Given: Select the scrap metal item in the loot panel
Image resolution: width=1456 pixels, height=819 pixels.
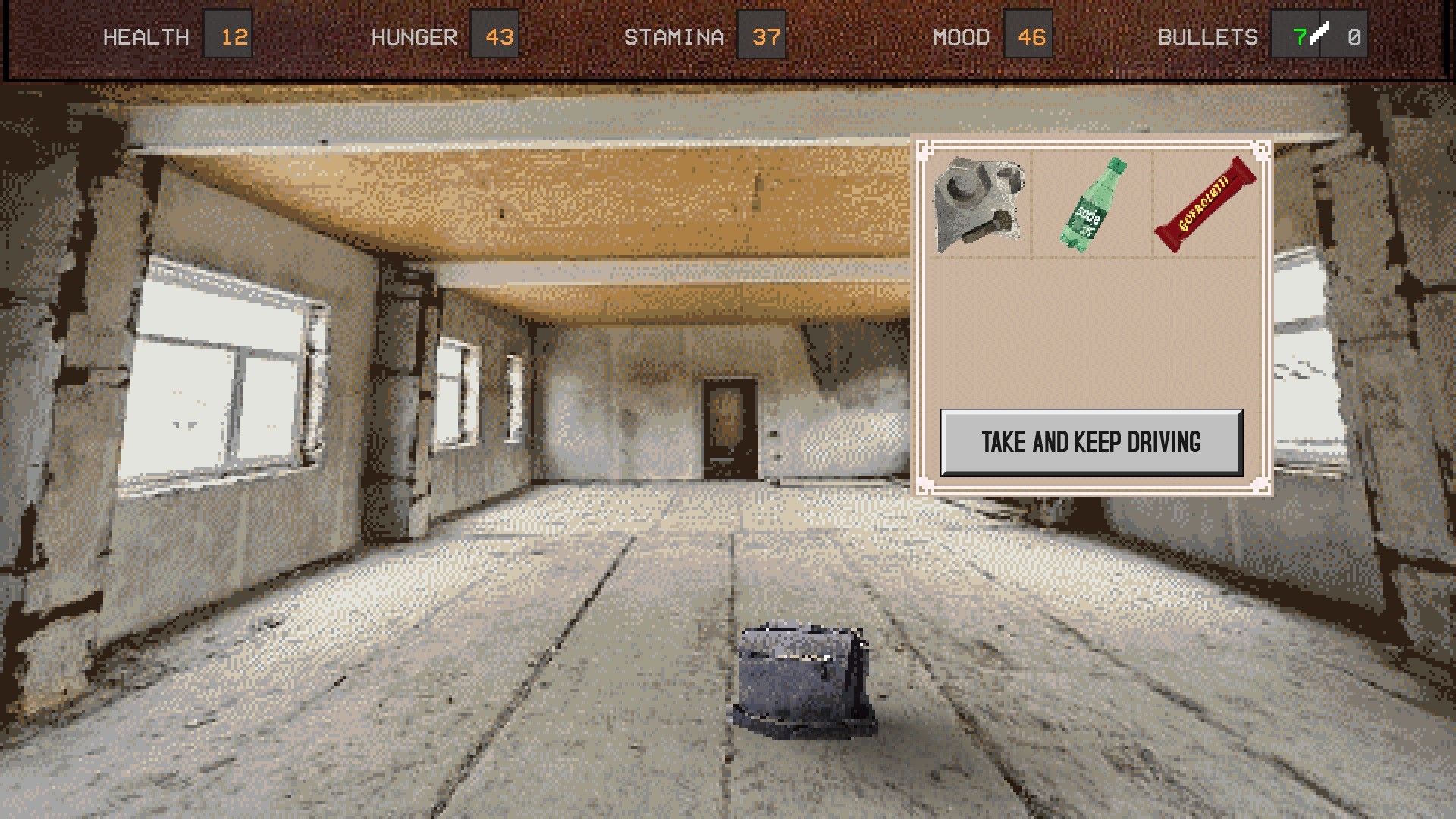Looking at the screenshot, I should [981, 205].
